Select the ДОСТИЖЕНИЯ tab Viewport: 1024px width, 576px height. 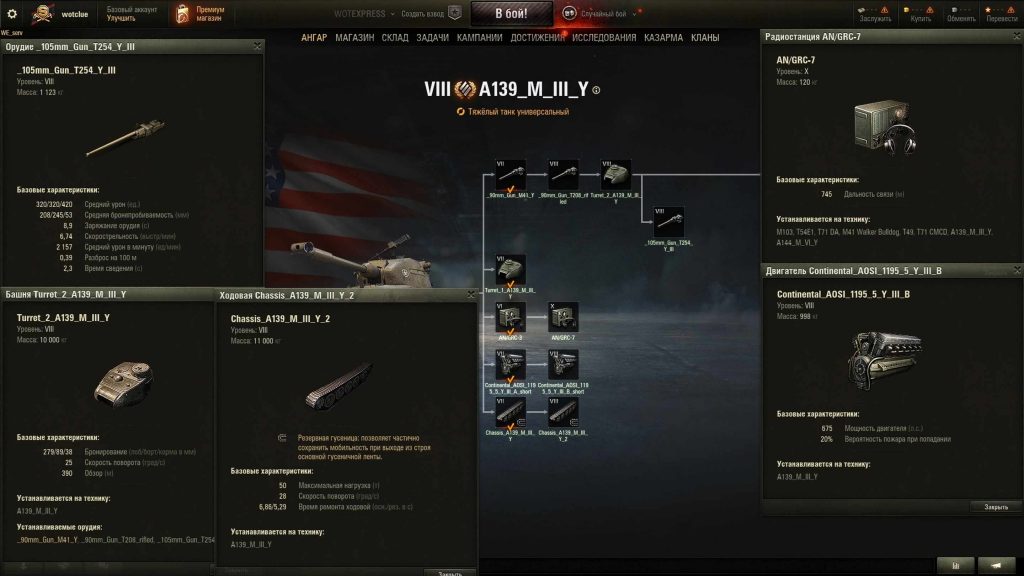point(538,38)
